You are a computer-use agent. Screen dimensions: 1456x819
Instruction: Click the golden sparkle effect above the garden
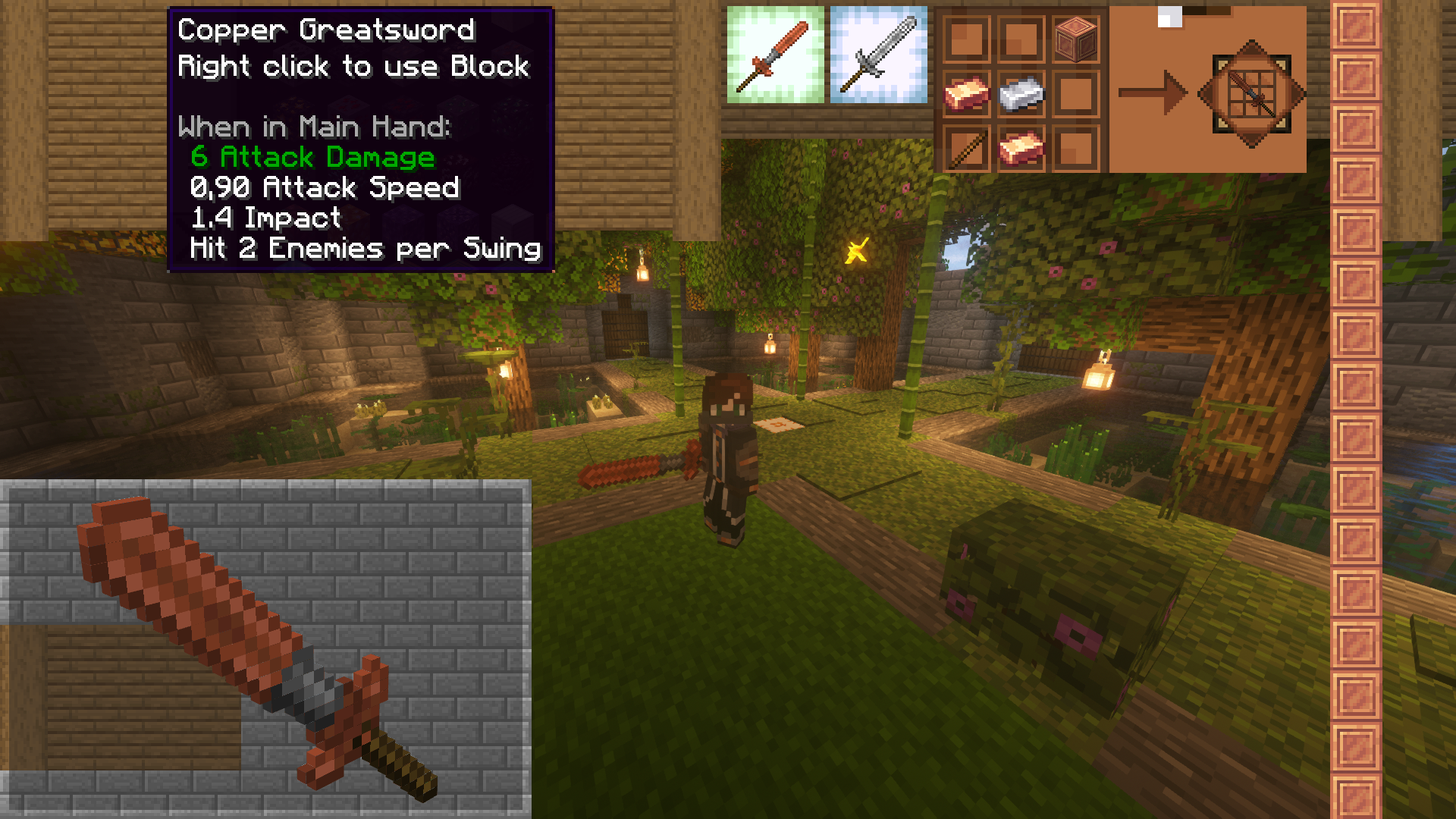pyautogui.click(x=857, y=249)
